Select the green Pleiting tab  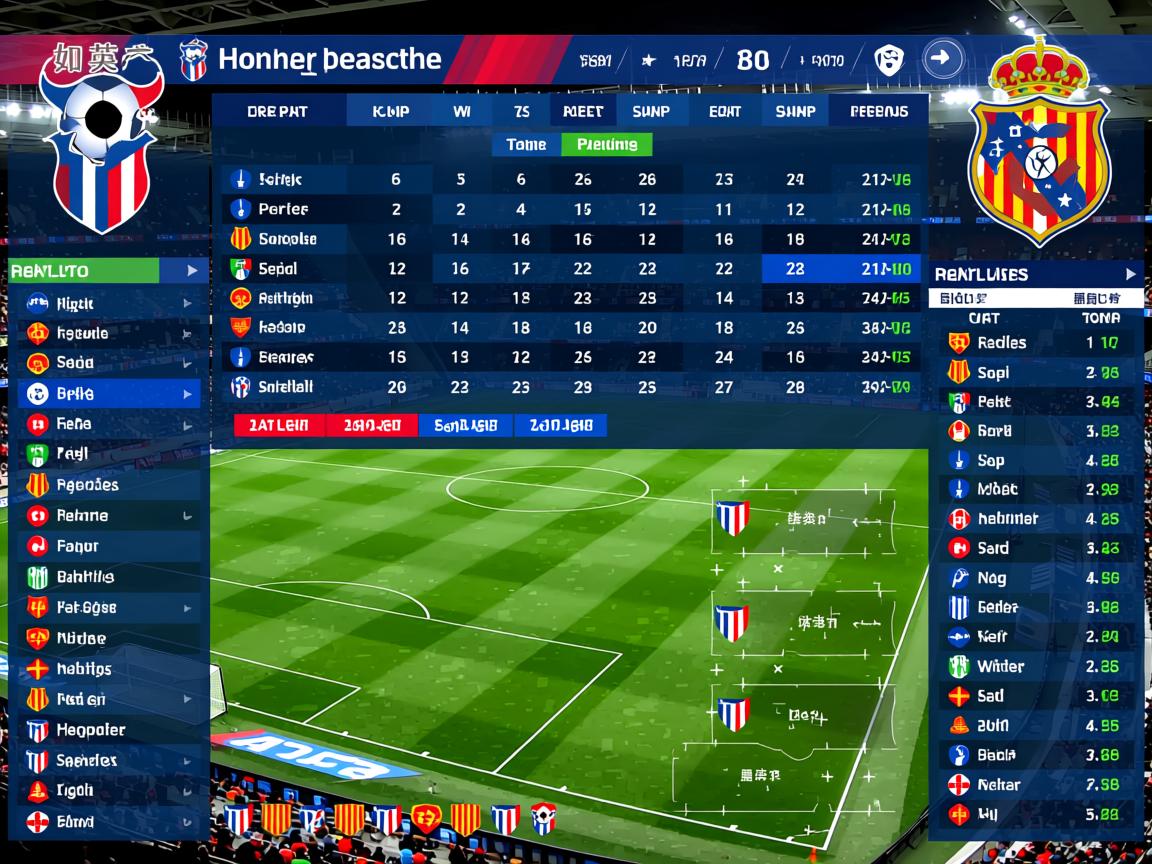(607, 145)
